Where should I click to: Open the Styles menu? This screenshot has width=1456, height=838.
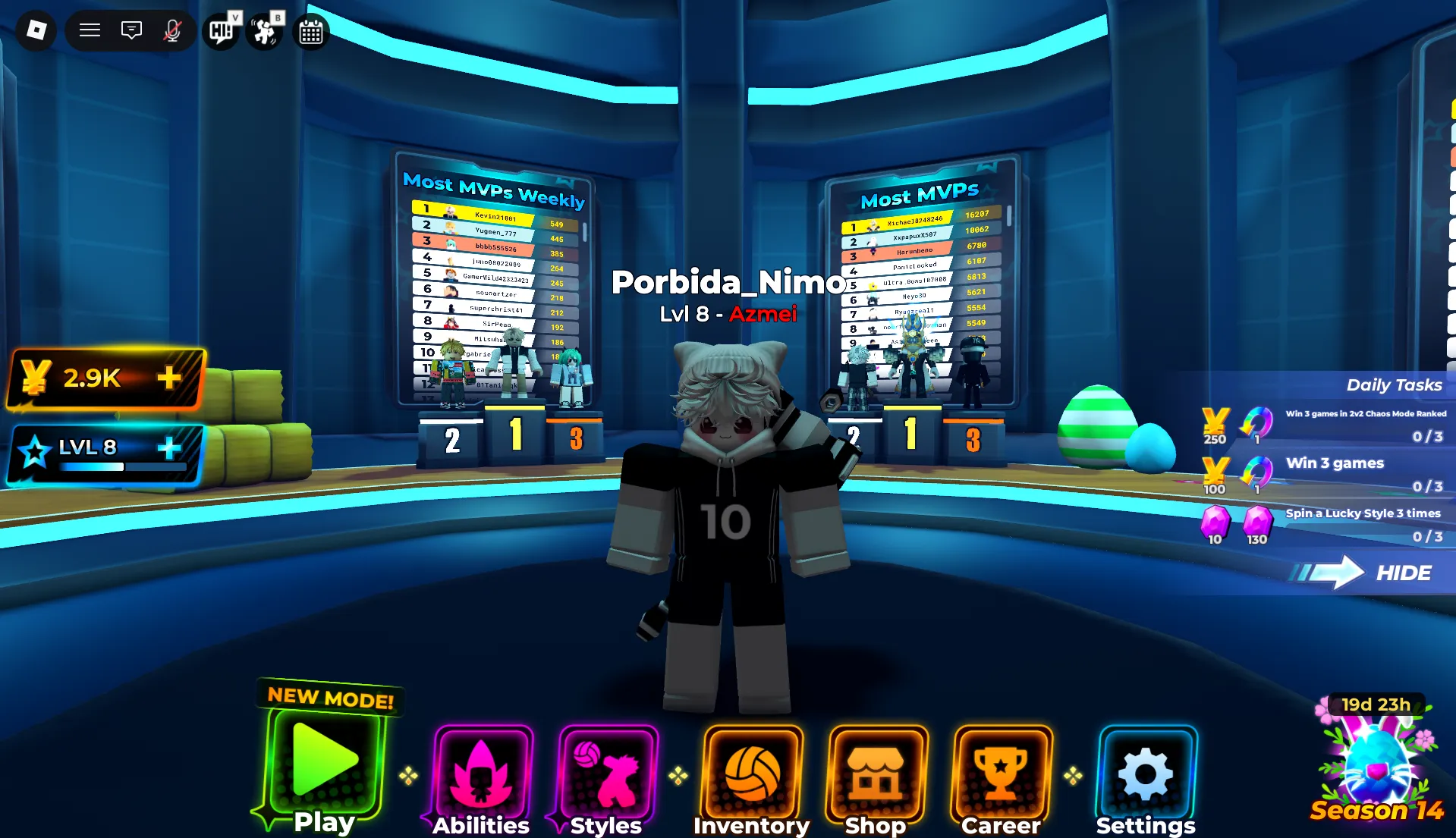point(603,771)
